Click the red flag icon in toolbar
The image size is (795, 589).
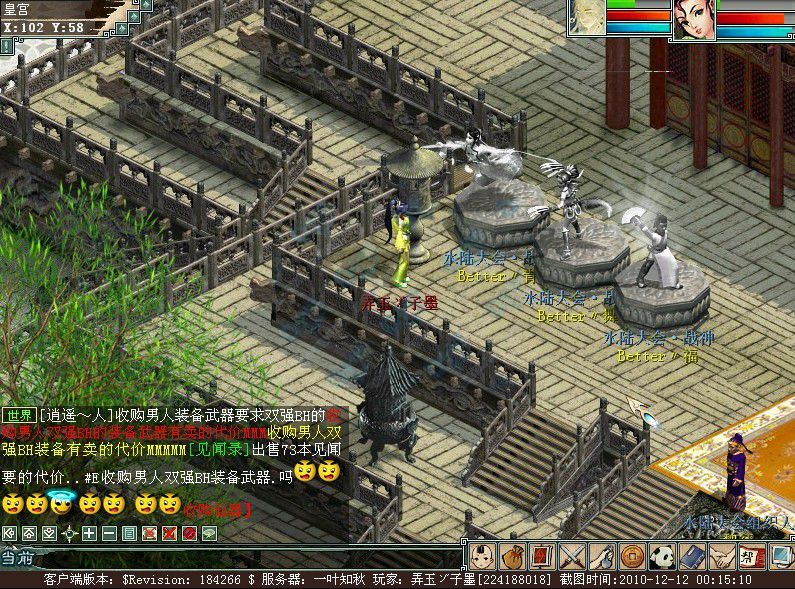[x=542, y=556]
